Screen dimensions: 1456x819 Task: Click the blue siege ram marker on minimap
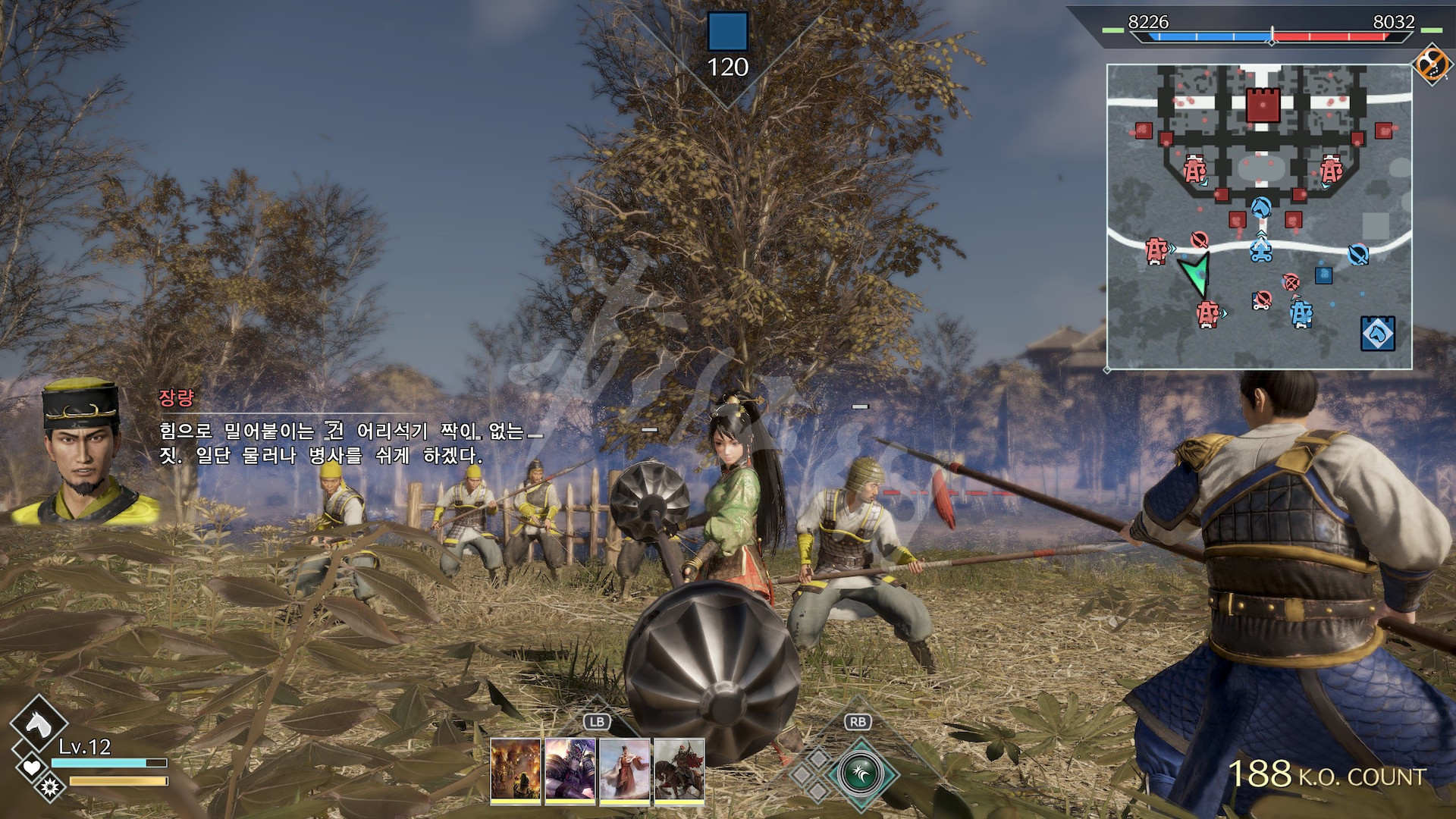[x=1260, y=249]
